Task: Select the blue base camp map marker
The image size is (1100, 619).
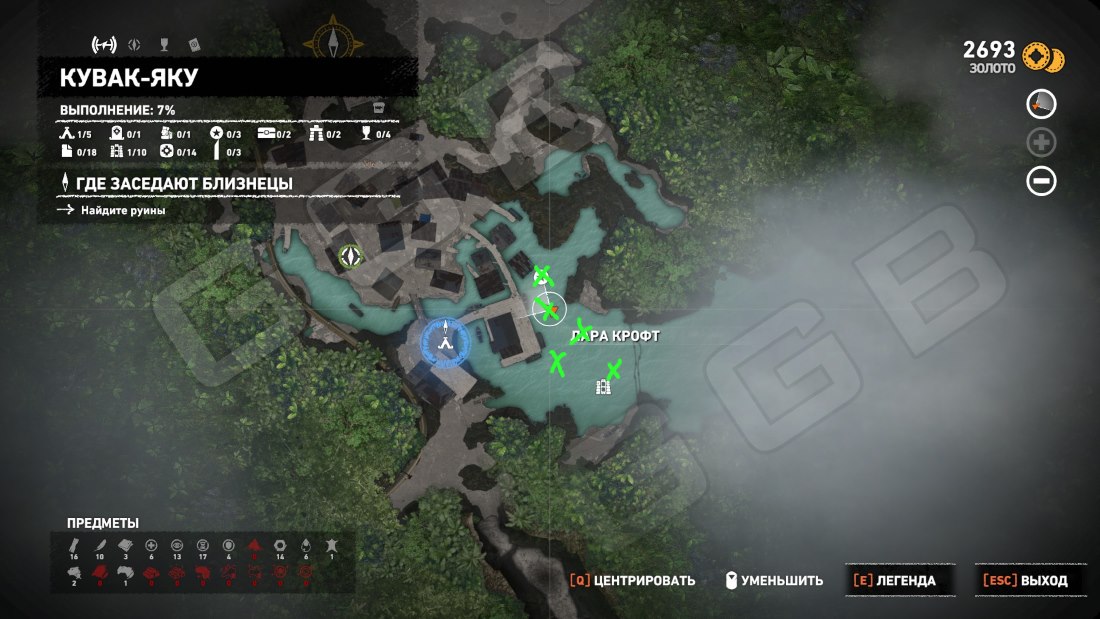Action: click(447, 340)
